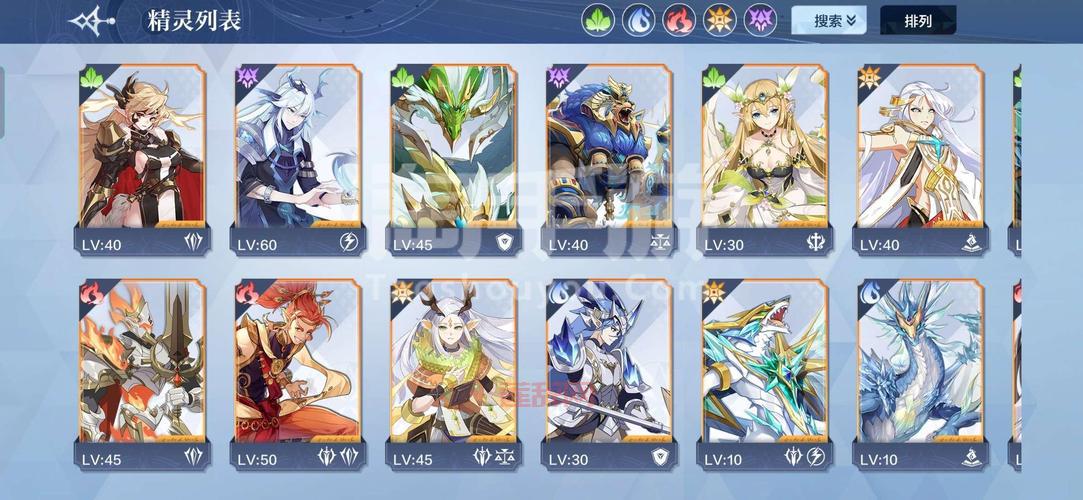This screenshot has height=500, width=1083.
Task: Filter spirits by water element
Action: click(639, 20)
